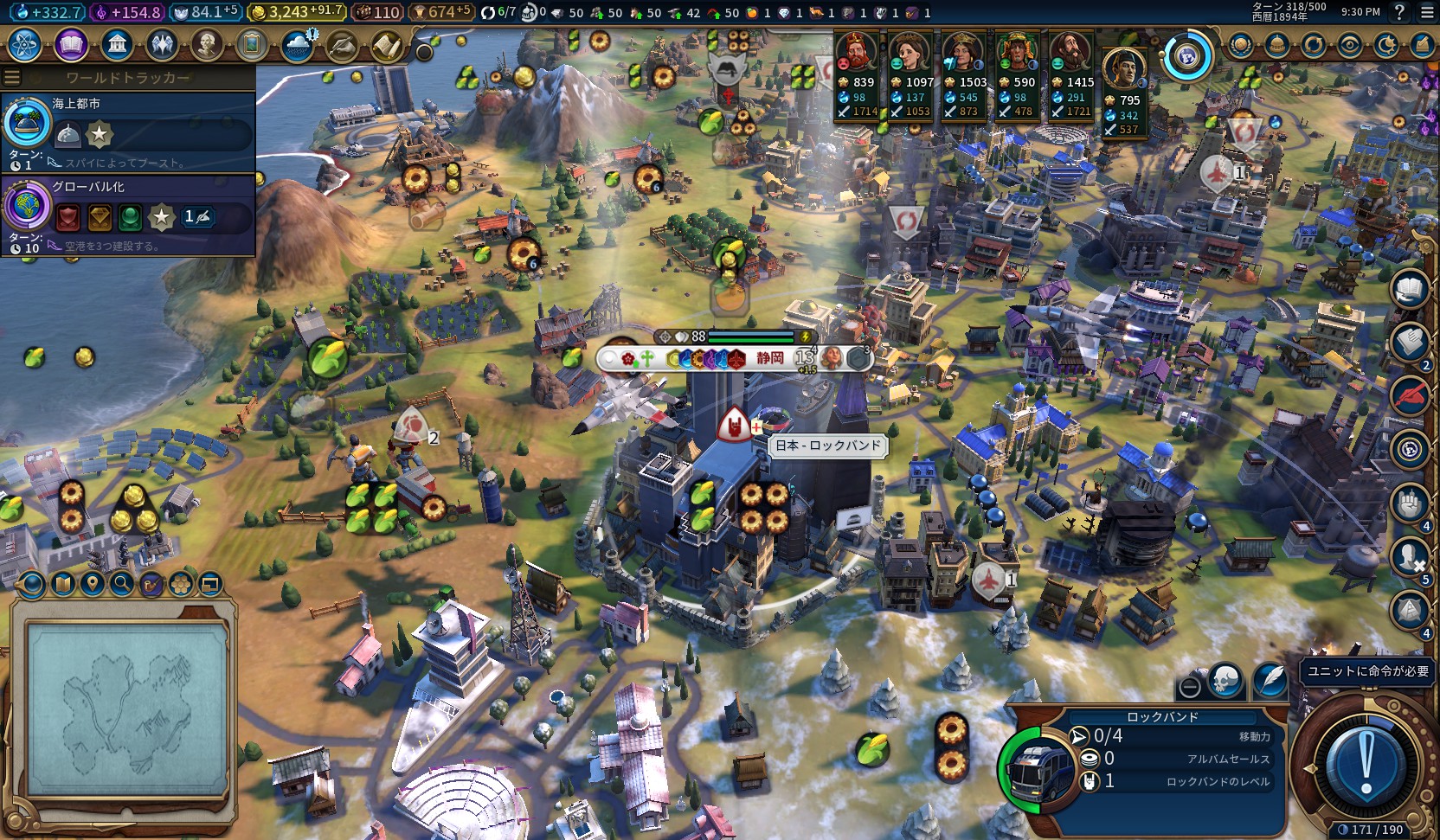Select the red-bearded crowned leader portrait
Image resolution: width=1440 pixels, height=840 pixels.
point(855,54)
